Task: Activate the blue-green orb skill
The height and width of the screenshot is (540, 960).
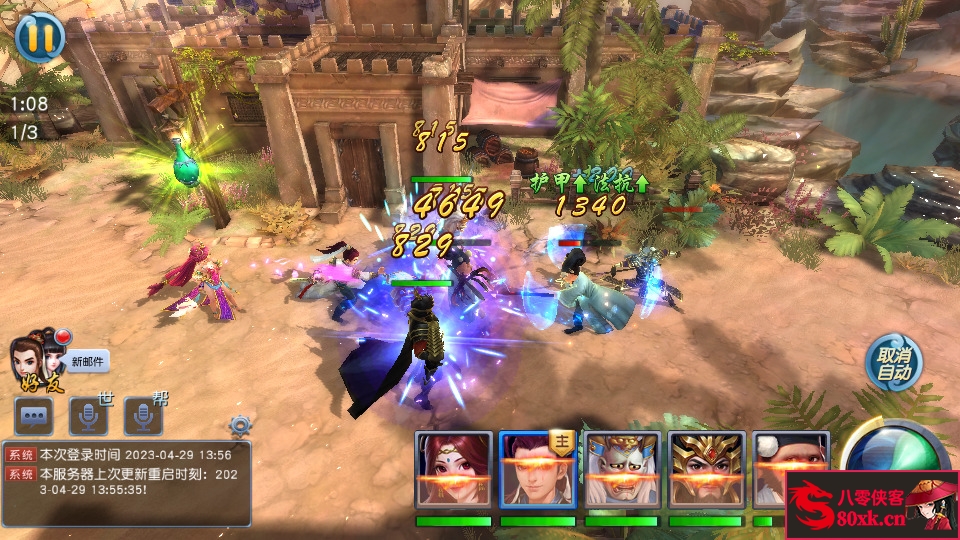Action: (893, 448)
